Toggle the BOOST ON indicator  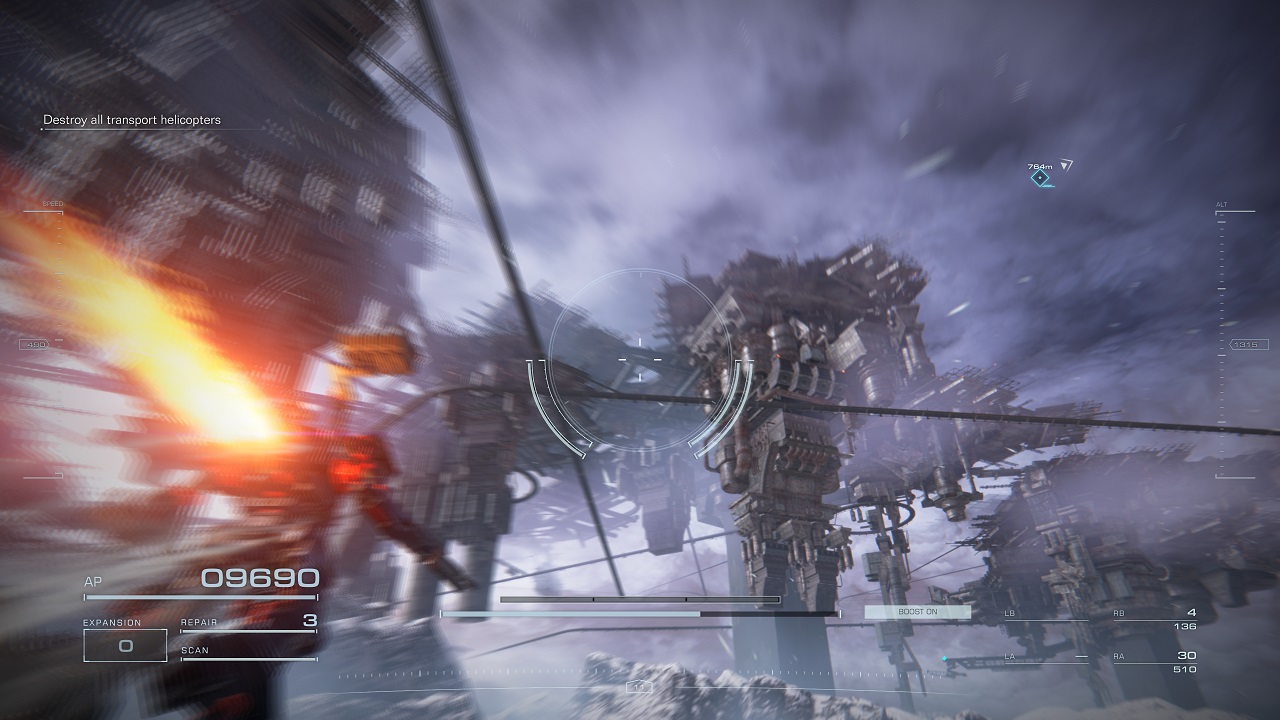click(x=917, y=612)
